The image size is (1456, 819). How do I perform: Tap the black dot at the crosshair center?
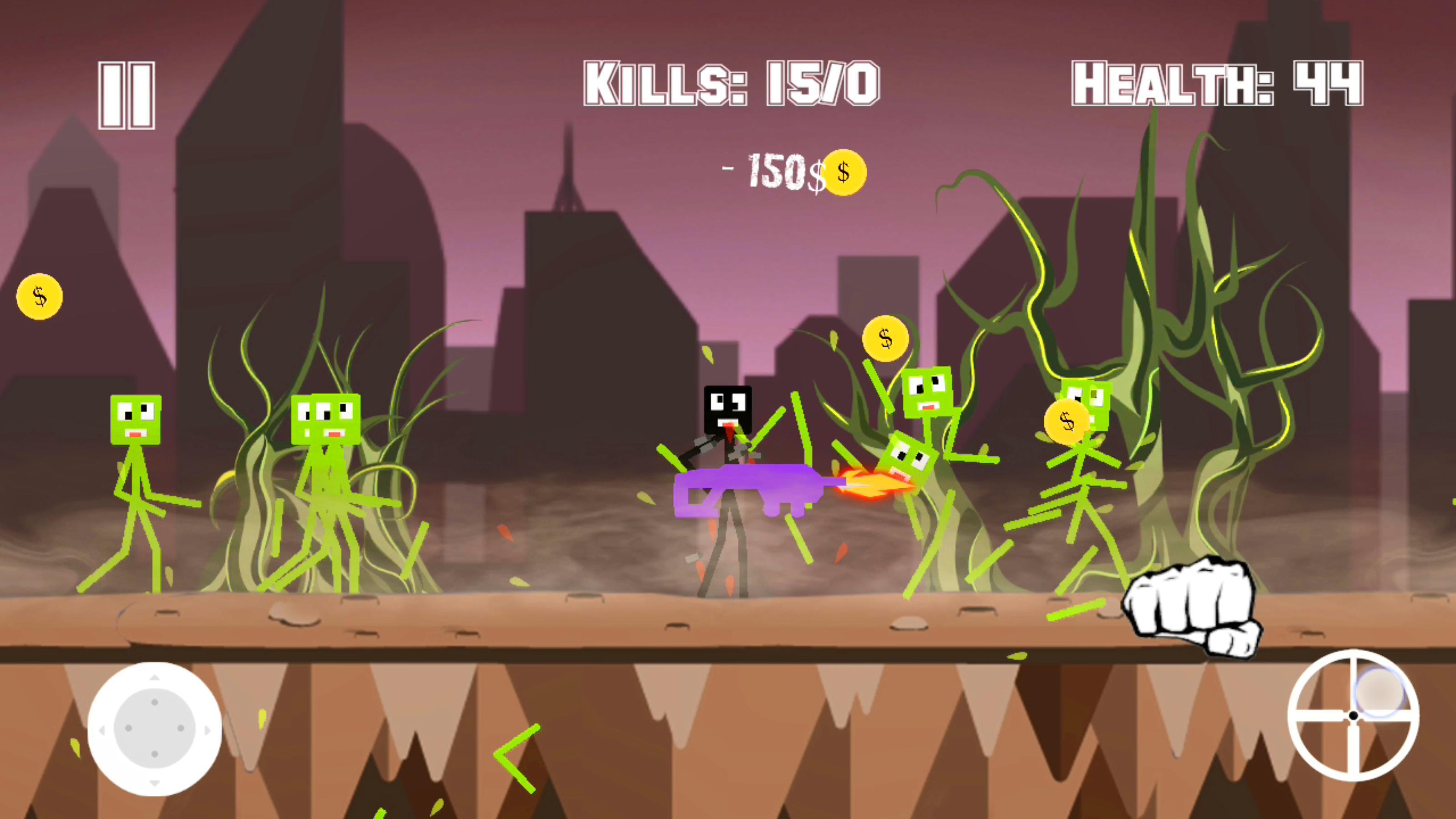pyautogui.click(x=1353, y=716)
